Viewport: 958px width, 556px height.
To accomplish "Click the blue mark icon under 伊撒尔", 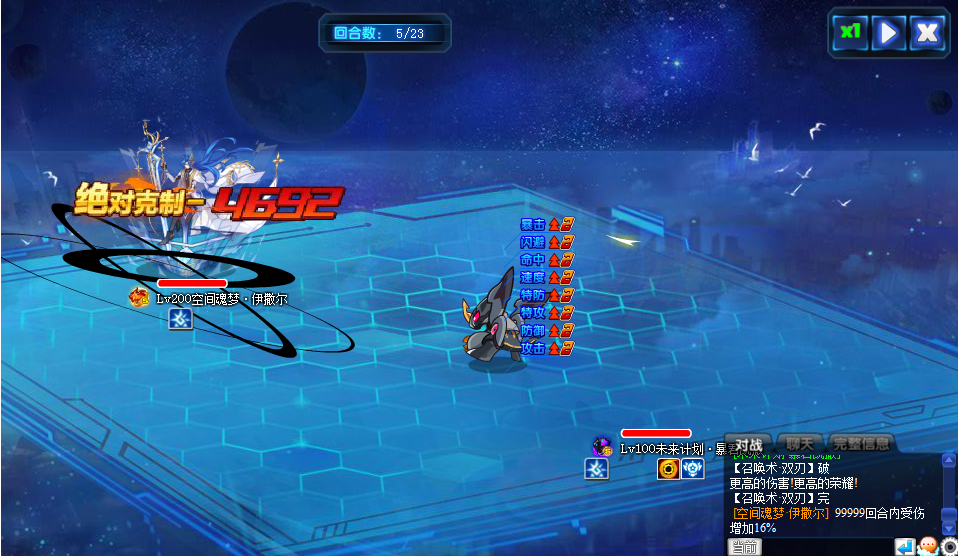I will pyautogui.click(x=180, y=318).
